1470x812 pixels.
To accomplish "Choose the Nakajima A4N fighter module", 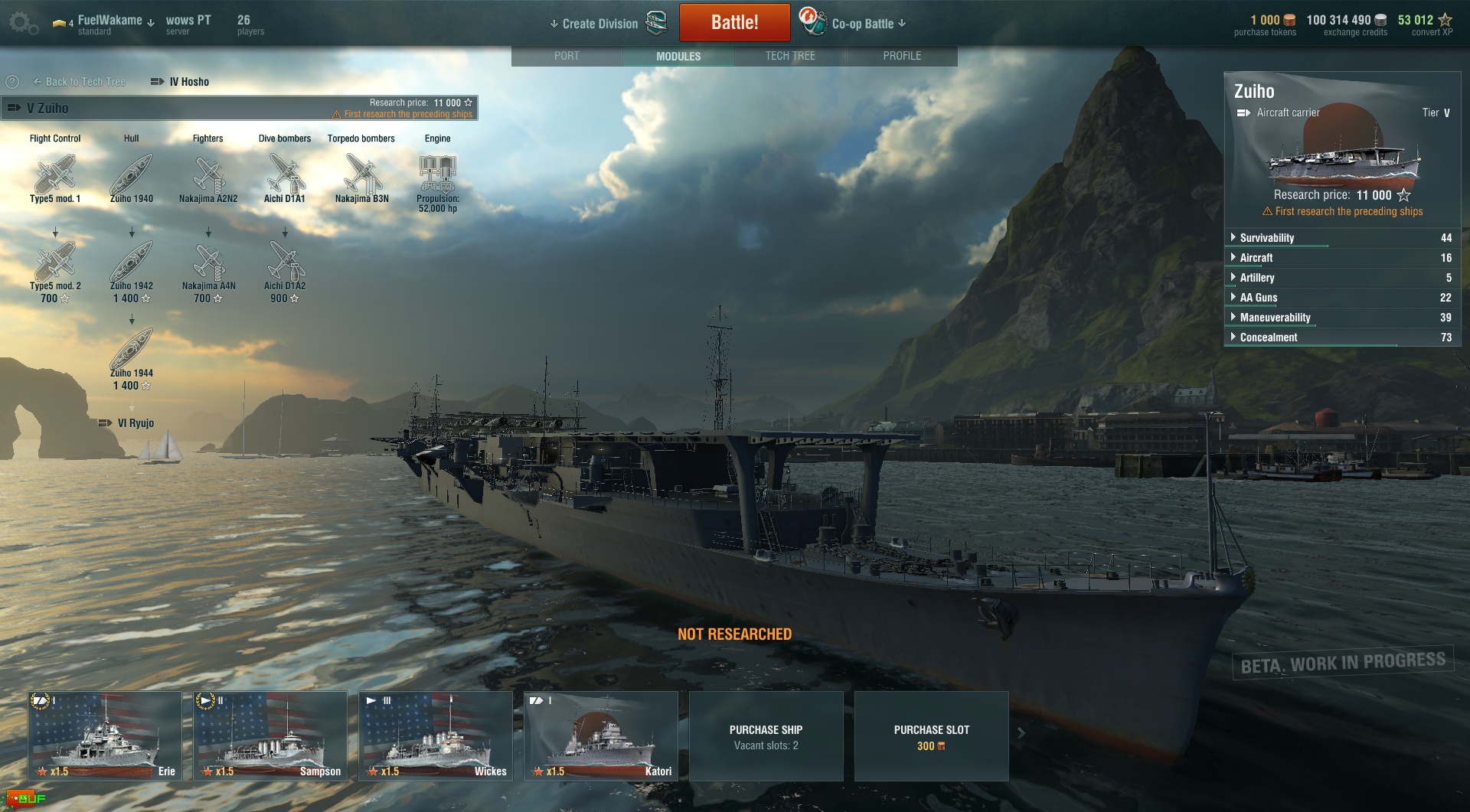I will [x=208, y=263].
